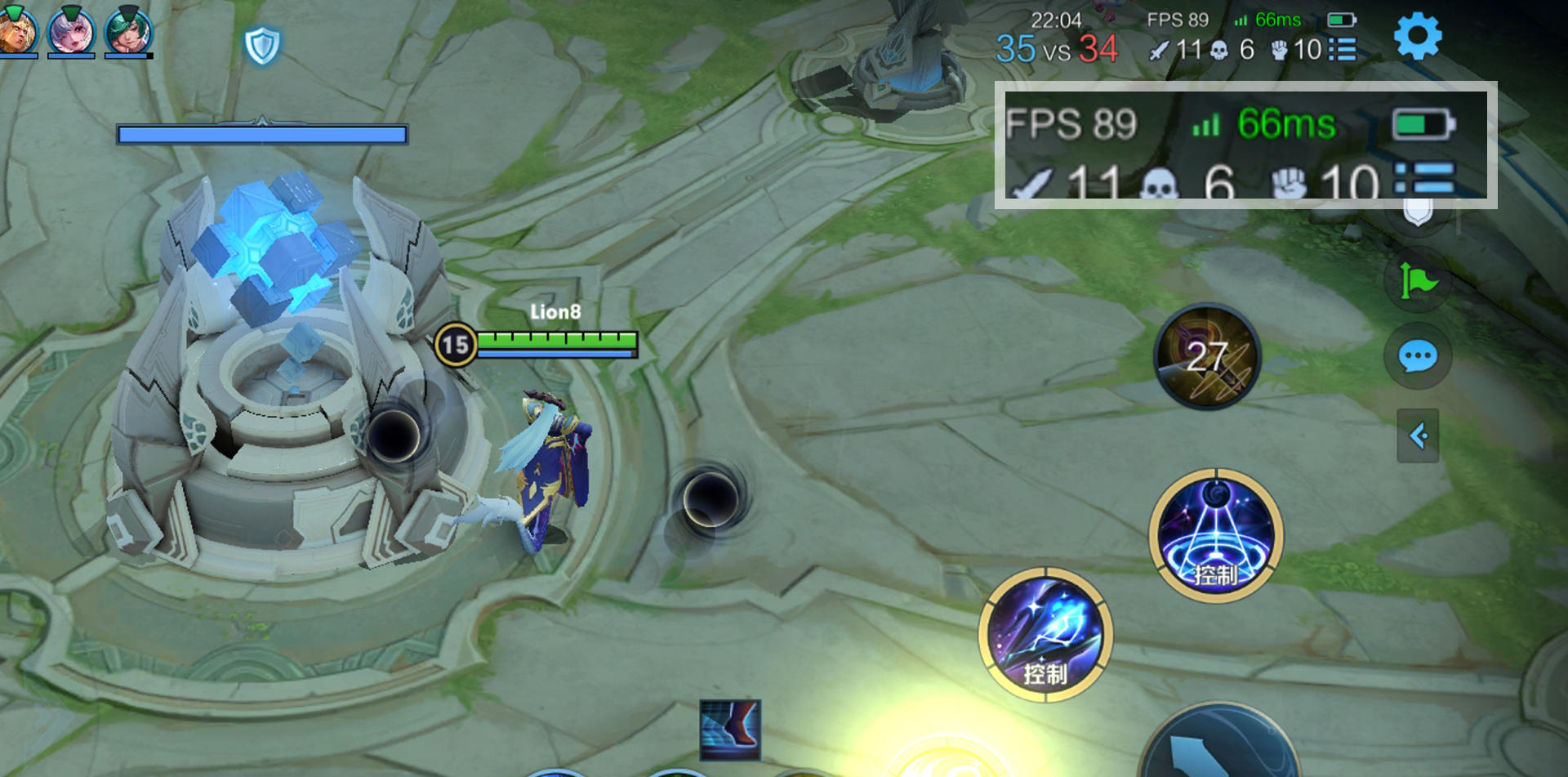
Task: Collapse the side panel with the arrow
Action: coord(1418,435)
